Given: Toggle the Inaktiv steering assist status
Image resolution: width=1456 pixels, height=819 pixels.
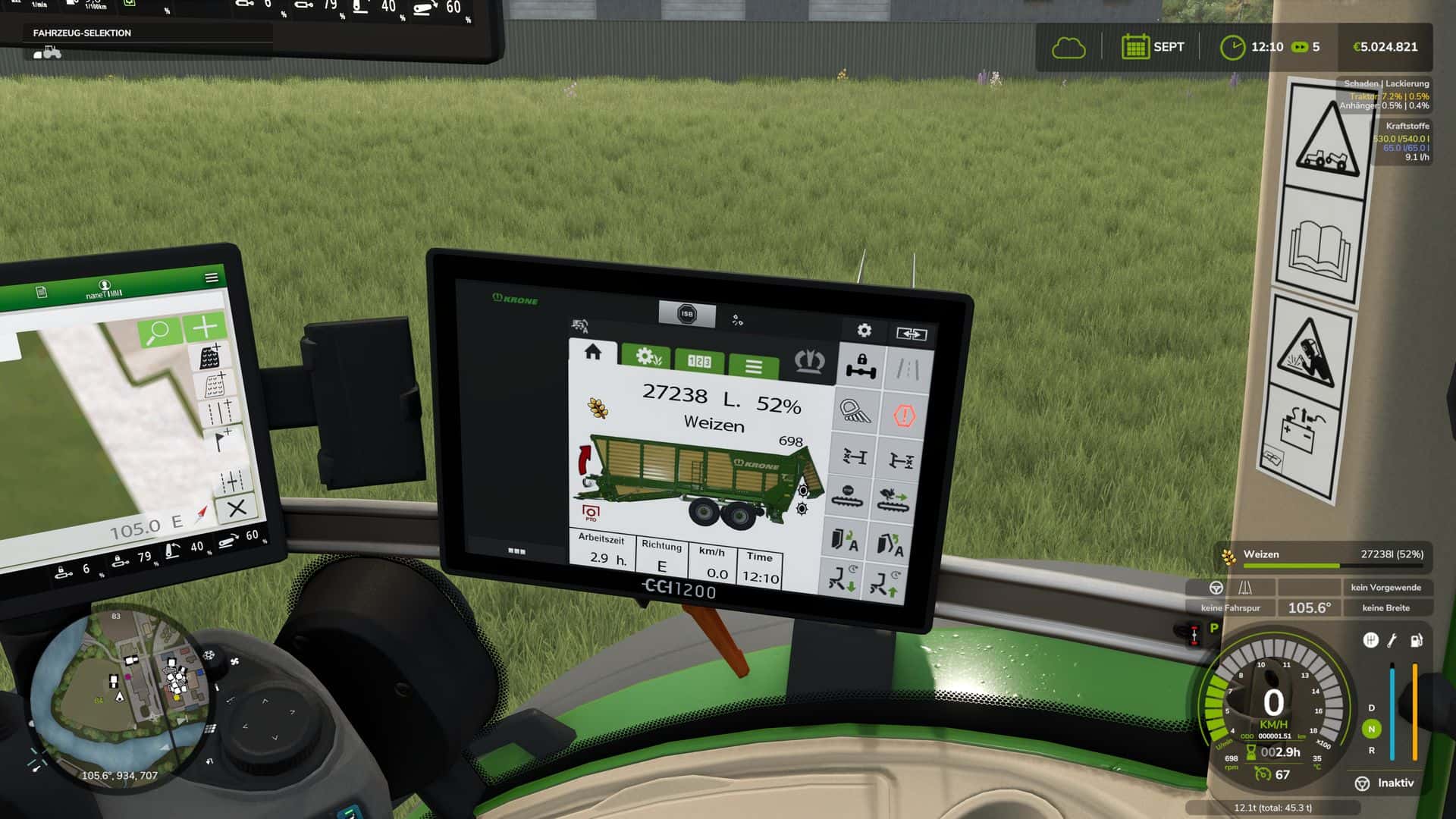Looking at the screenshot, I should 1385,783.
